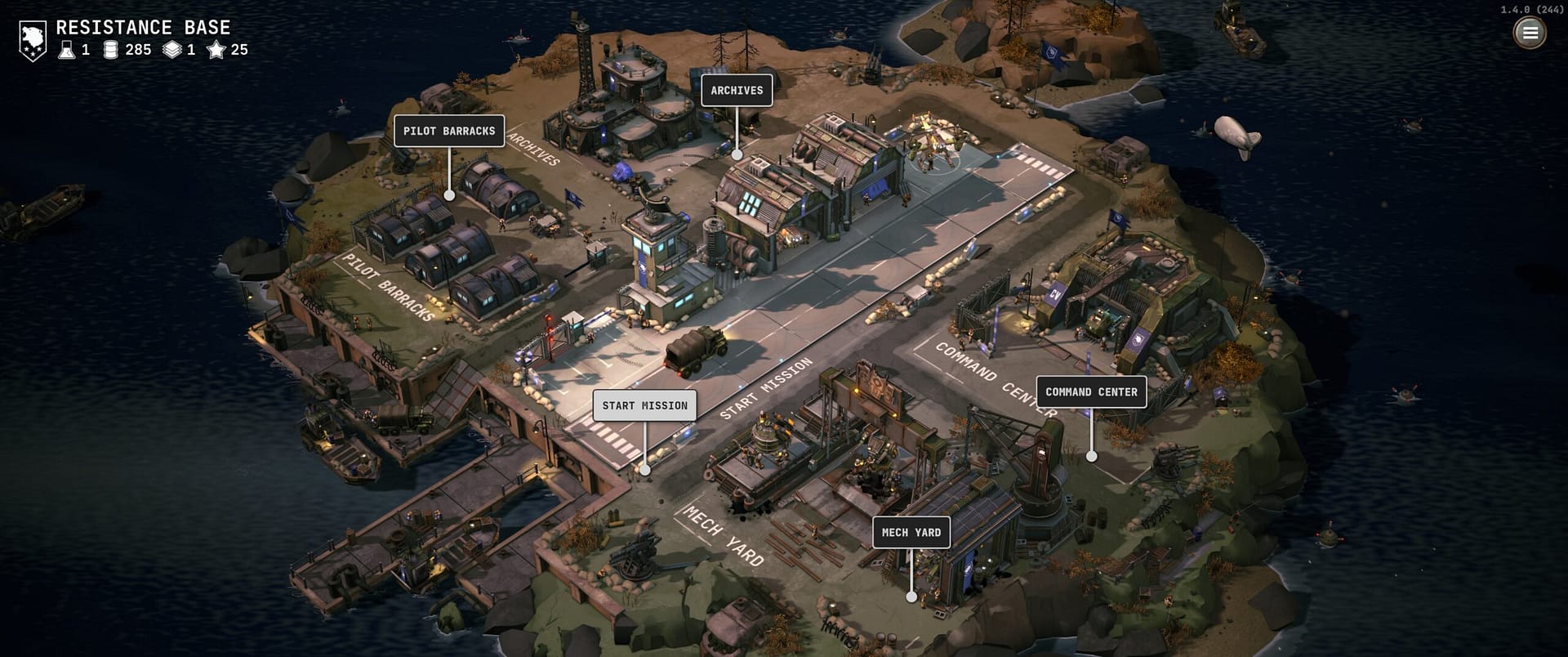
Task: Open the hamburger menu button
Action: [1530, 33]
